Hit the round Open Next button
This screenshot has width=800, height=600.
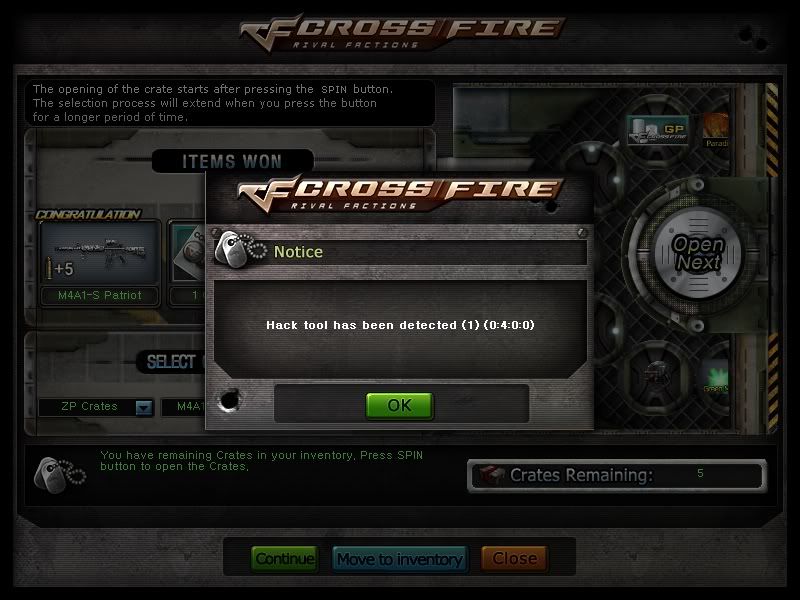coord(697,253)
